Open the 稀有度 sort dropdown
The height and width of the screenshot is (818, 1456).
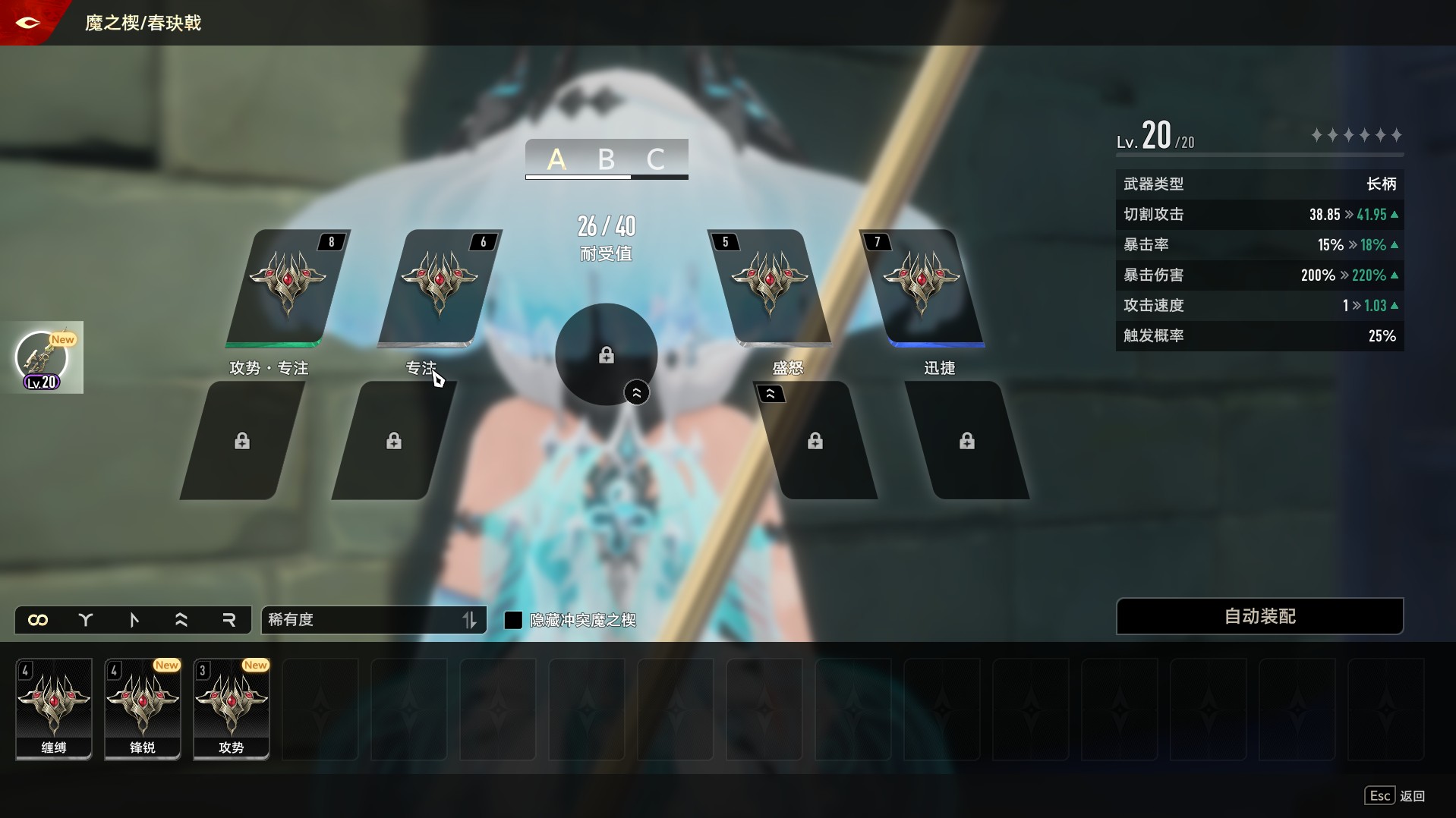point(373,620)
